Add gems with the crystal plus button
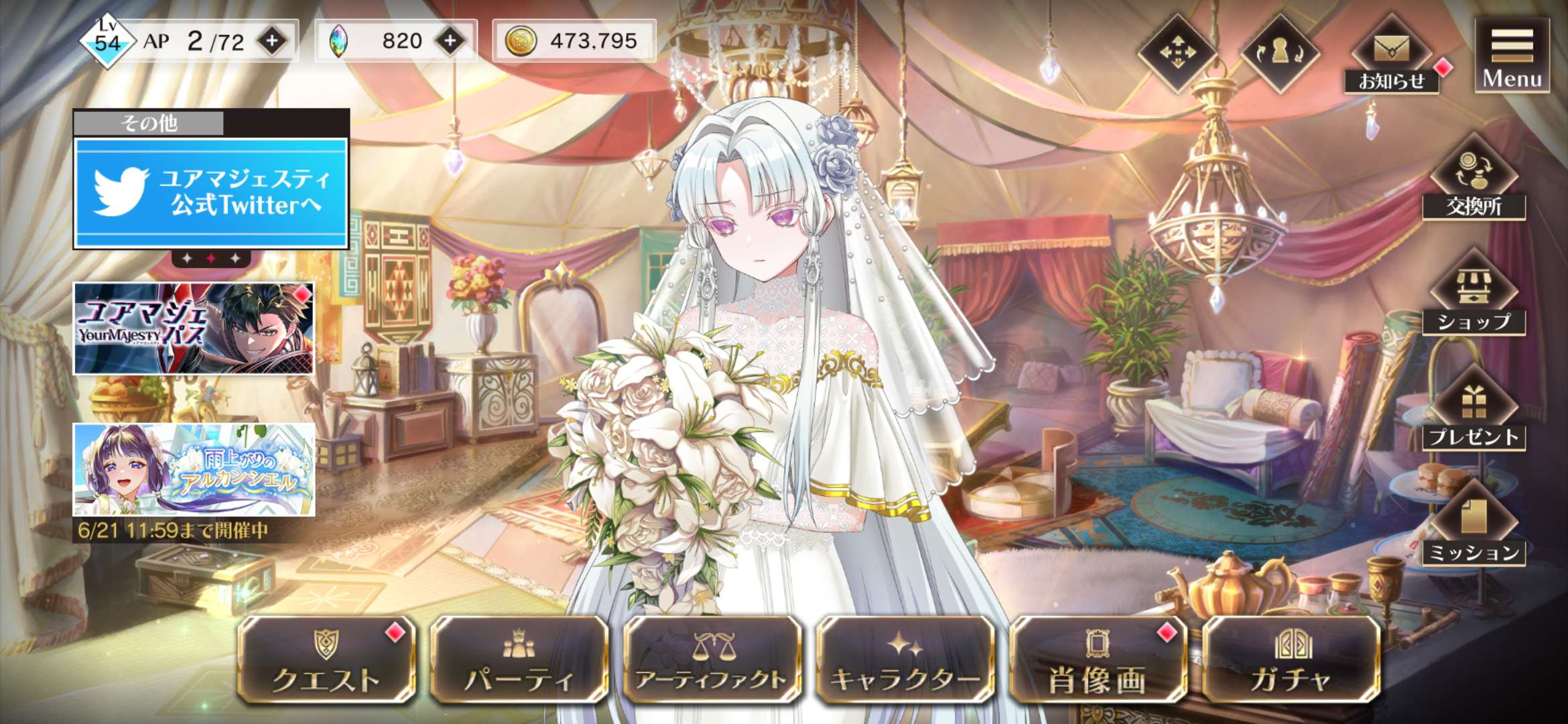This screenshot has width=1568, height=724. (x=450, y=42)
